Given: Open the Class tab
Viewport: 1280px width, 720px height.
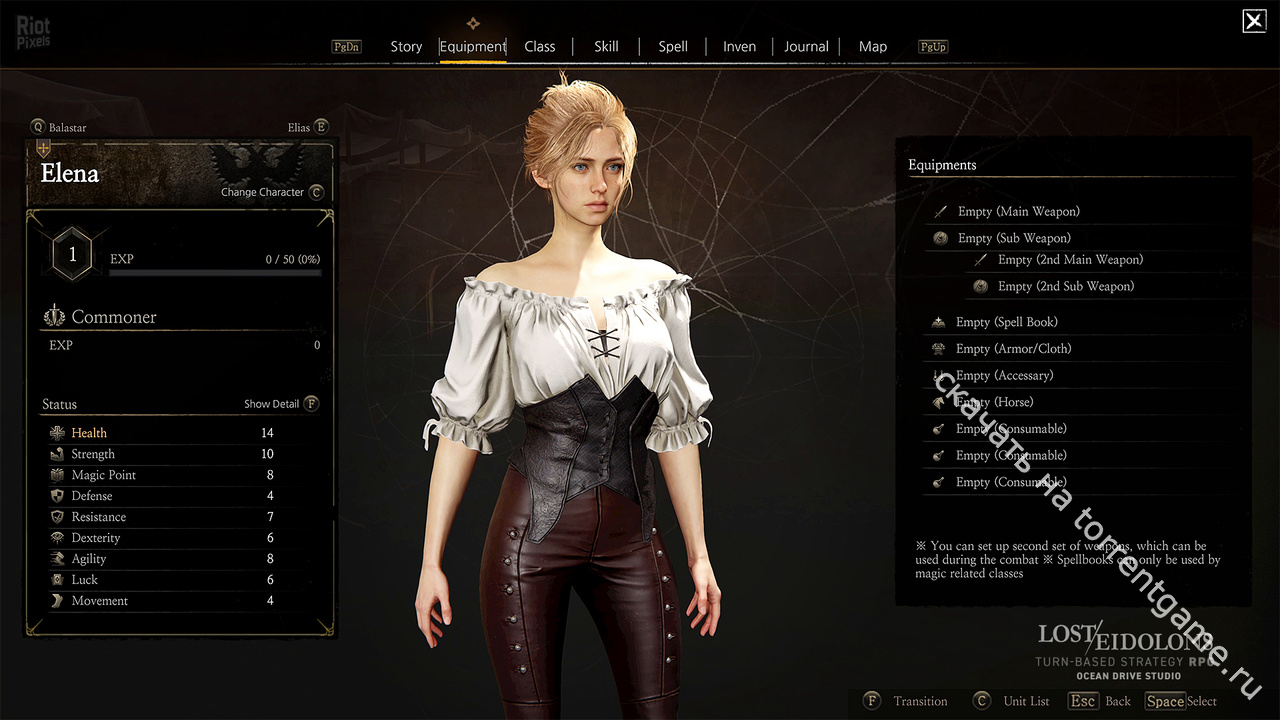Looking at the screenshot, I should click(x=540, y=46).
